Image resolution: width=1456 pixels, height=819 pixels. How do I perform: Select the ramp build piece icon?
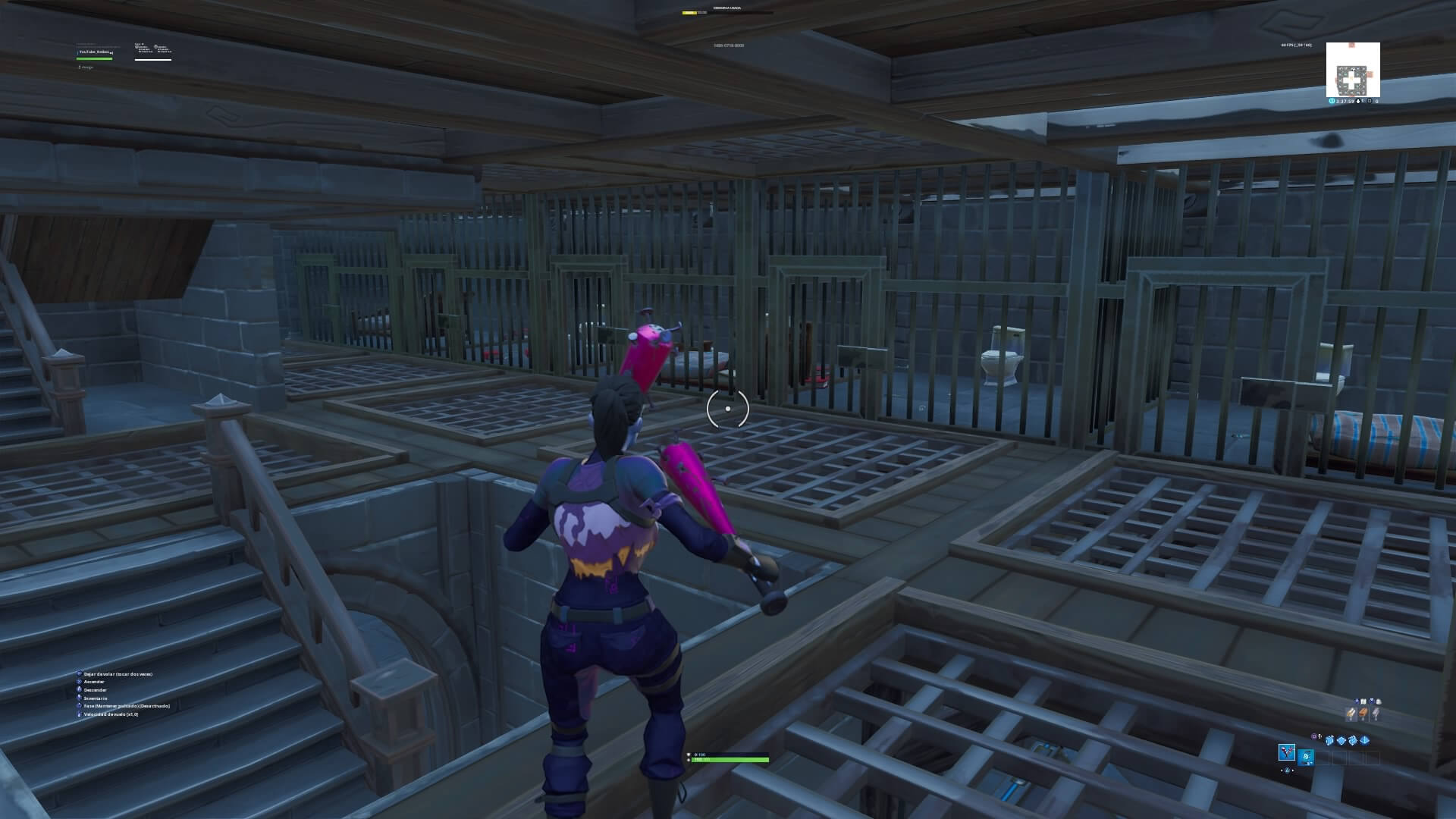[x=1354, y=741]
